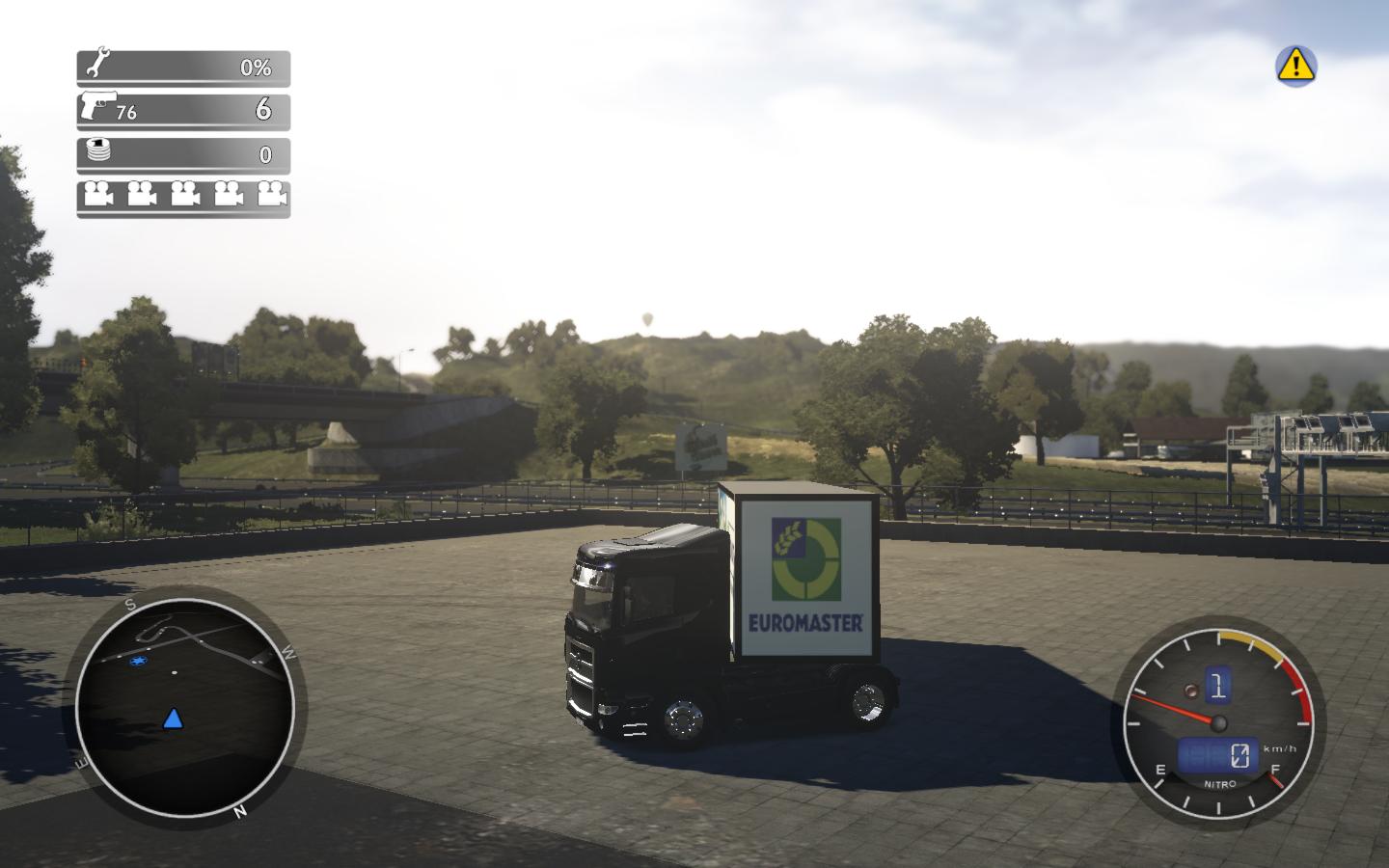The height and width of the screenshot is (868, 1389).
Task: Click the blue player arrow on minimap
Action: coord(173,719)
